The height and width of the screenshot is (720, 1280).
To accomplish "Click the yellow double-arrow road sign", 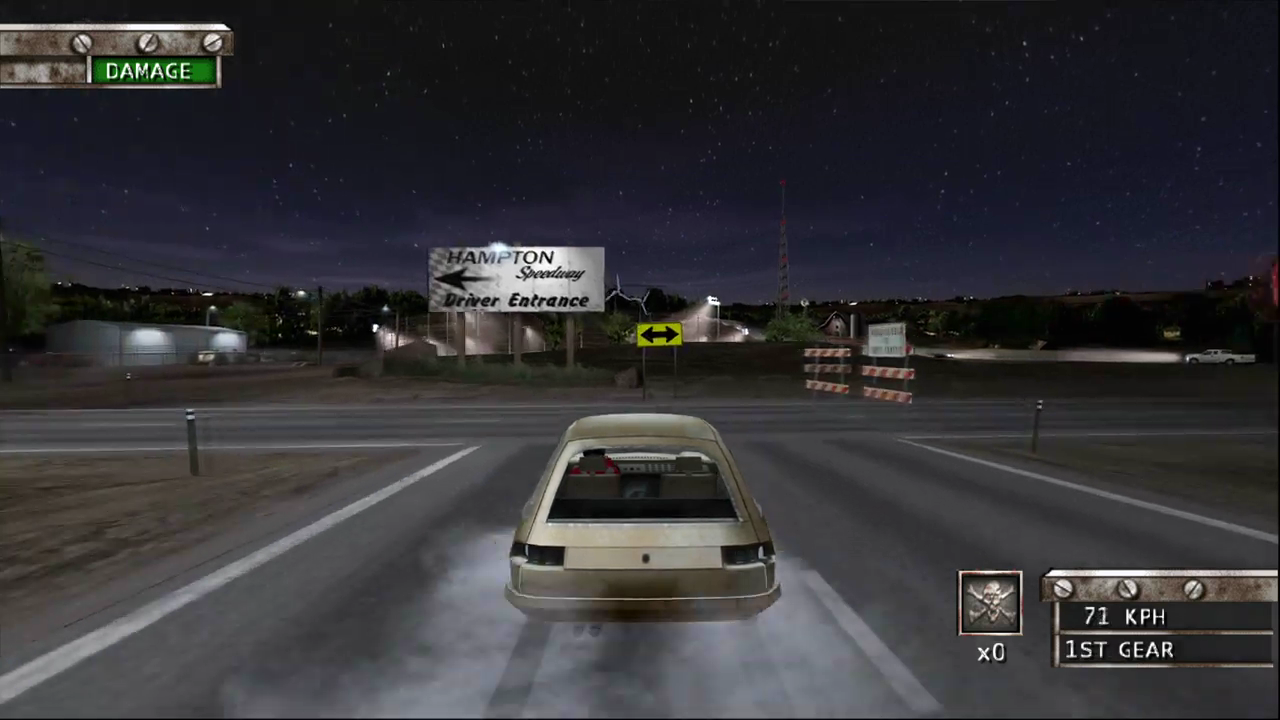I will [658, 335].
